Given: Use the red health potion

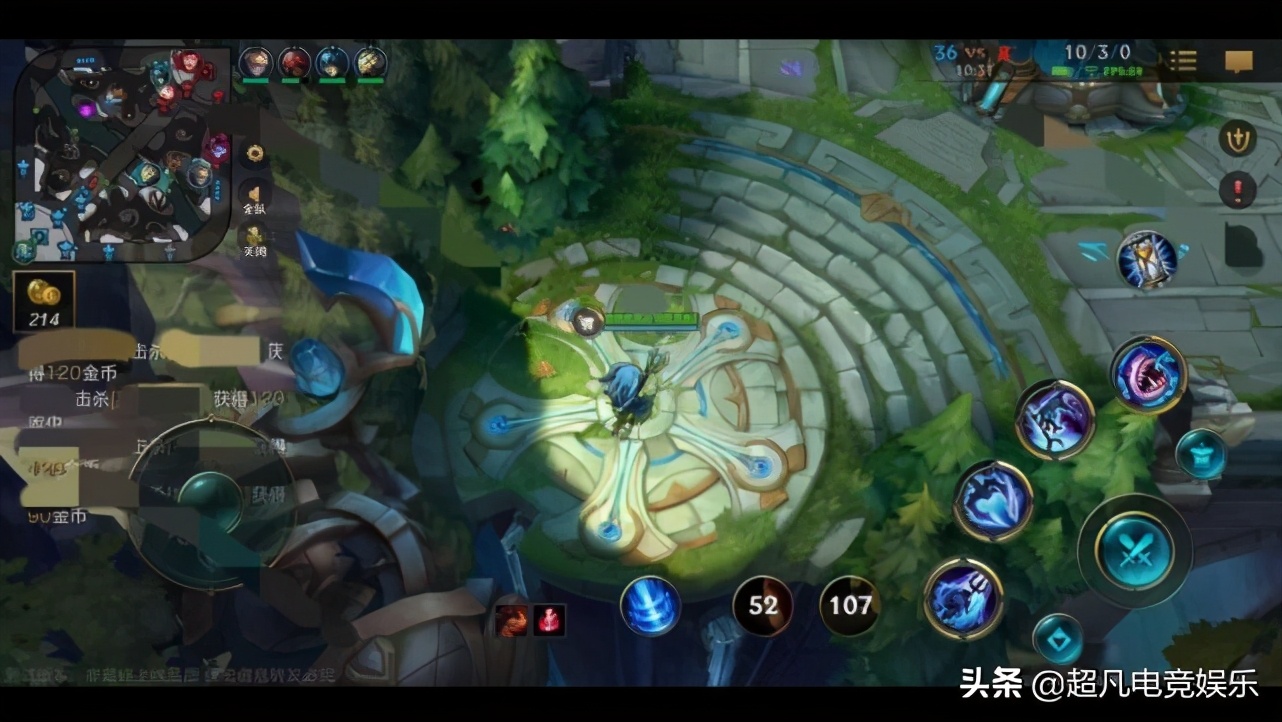Looking at the screenshot, I should [x=546, y=618].
